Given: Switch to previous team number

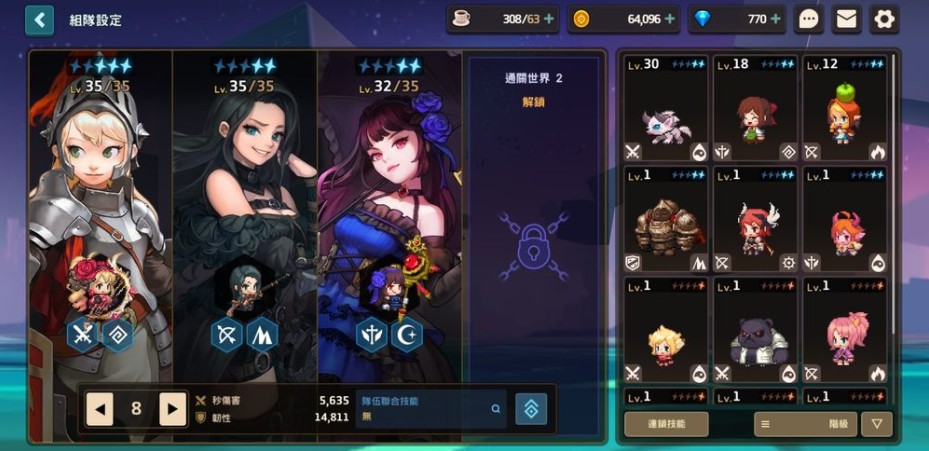Looking at the screenshot, I should pyautogui.click(x=100, y=408).
